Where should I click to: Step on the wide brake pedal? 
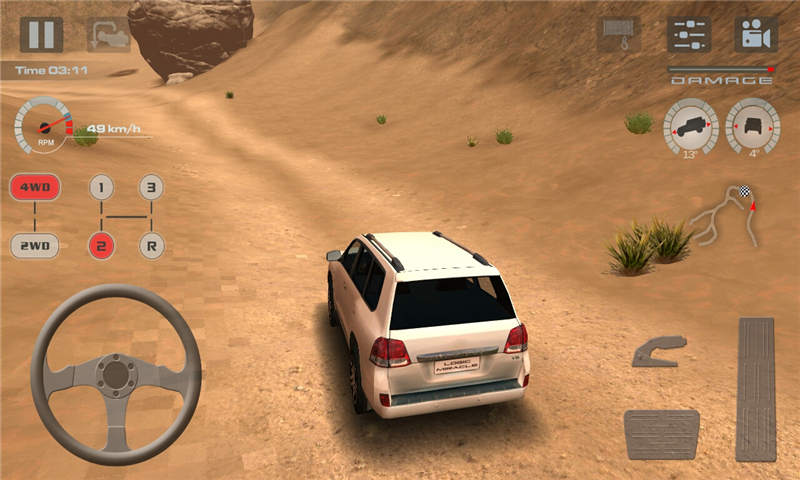point(661,434)
